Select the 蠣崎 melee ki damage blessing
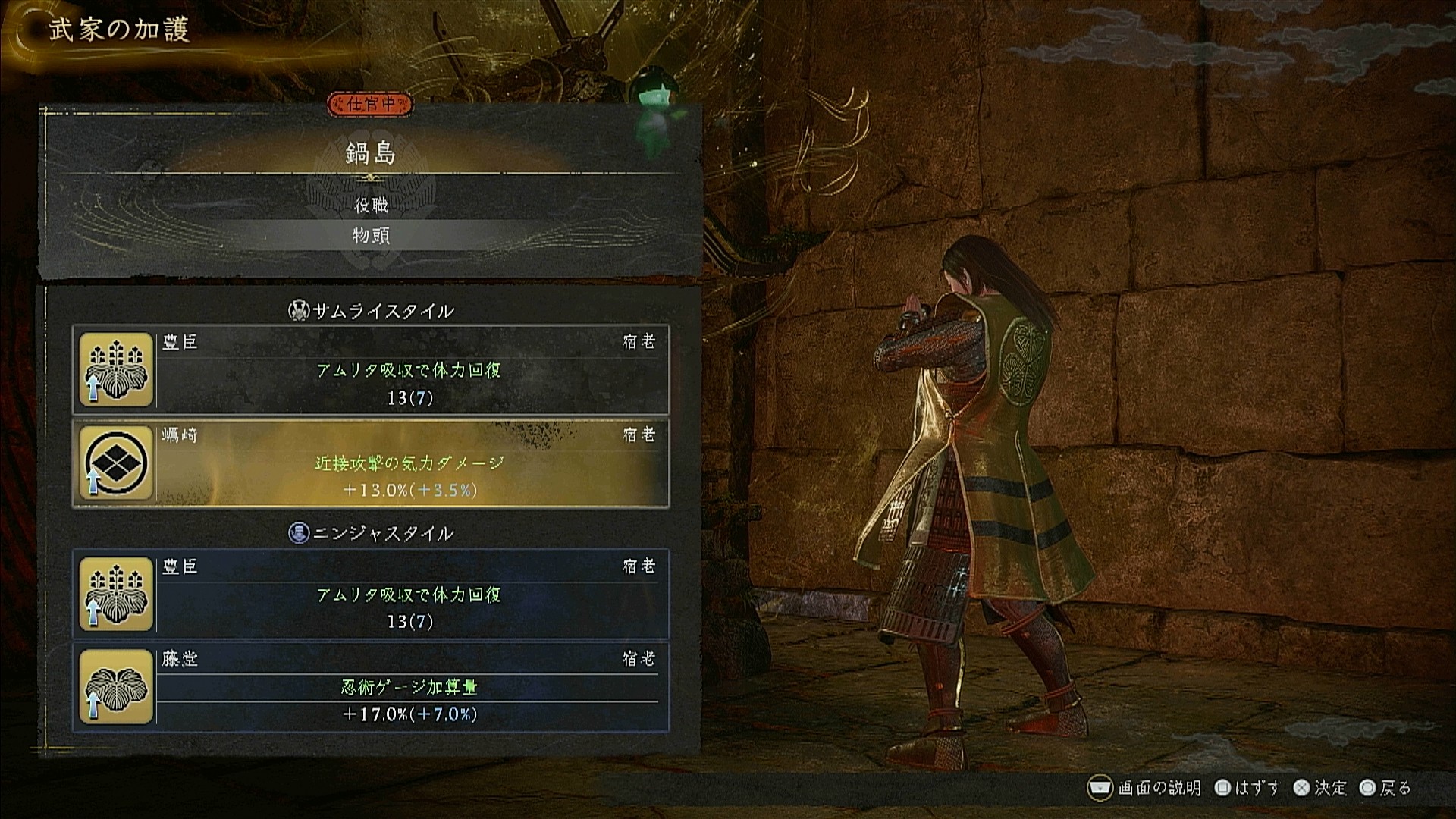Viewport: 1456px width, 819px height. 371,463
